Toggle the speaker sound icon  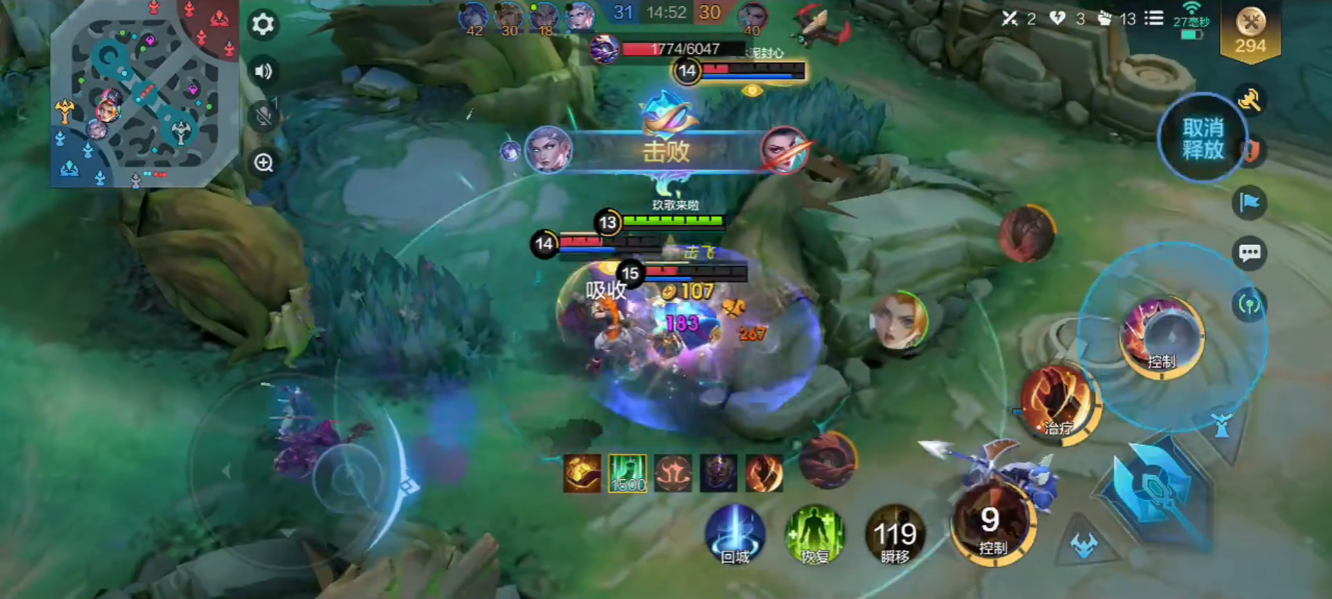[263, 71]
